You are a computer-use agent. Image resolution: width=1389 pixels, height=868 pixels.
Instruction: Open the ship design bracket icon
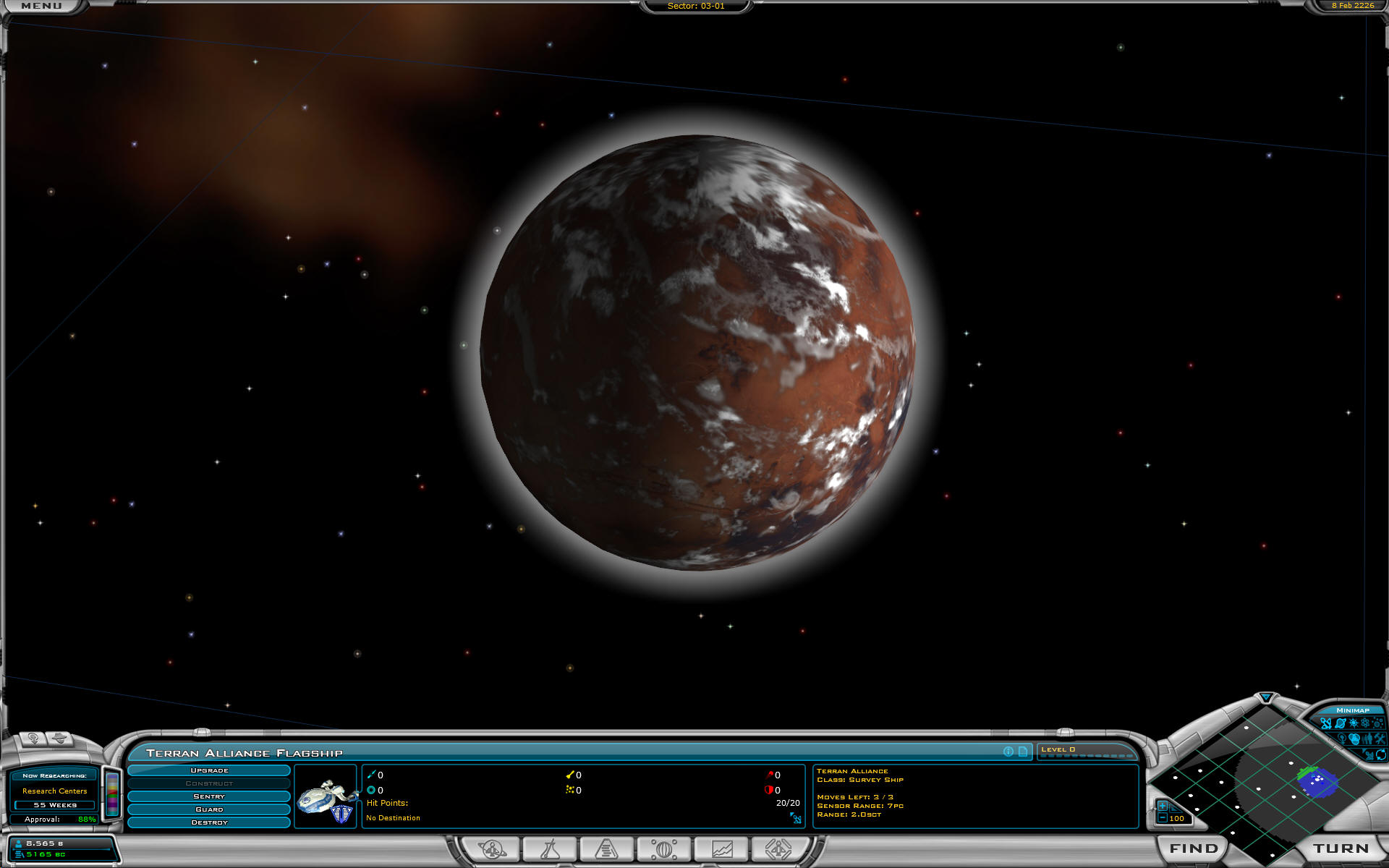778,848
